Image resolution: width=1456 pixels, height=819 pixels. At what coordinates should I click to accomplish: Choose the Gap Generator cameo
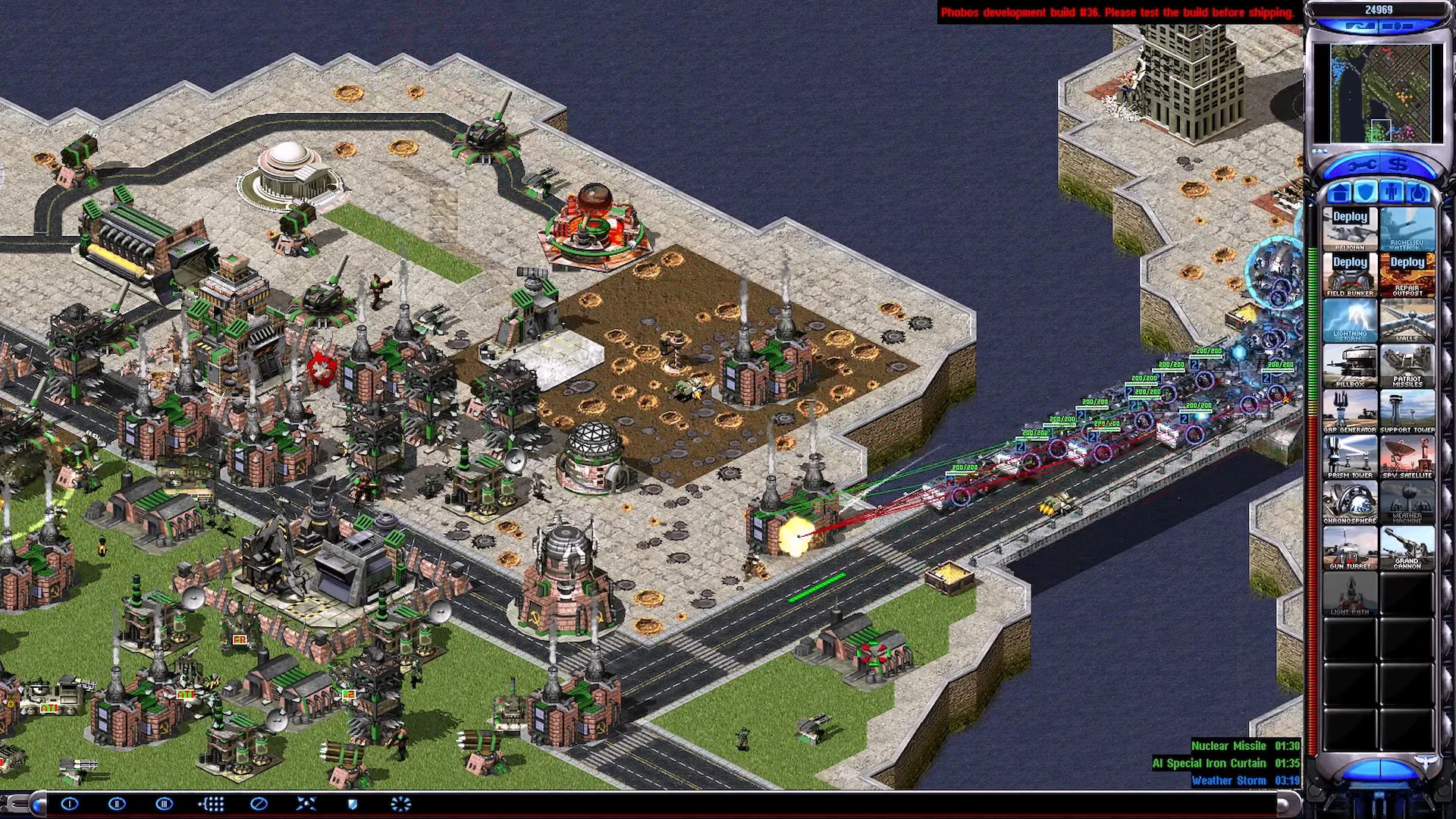[x=1350, y=411]
